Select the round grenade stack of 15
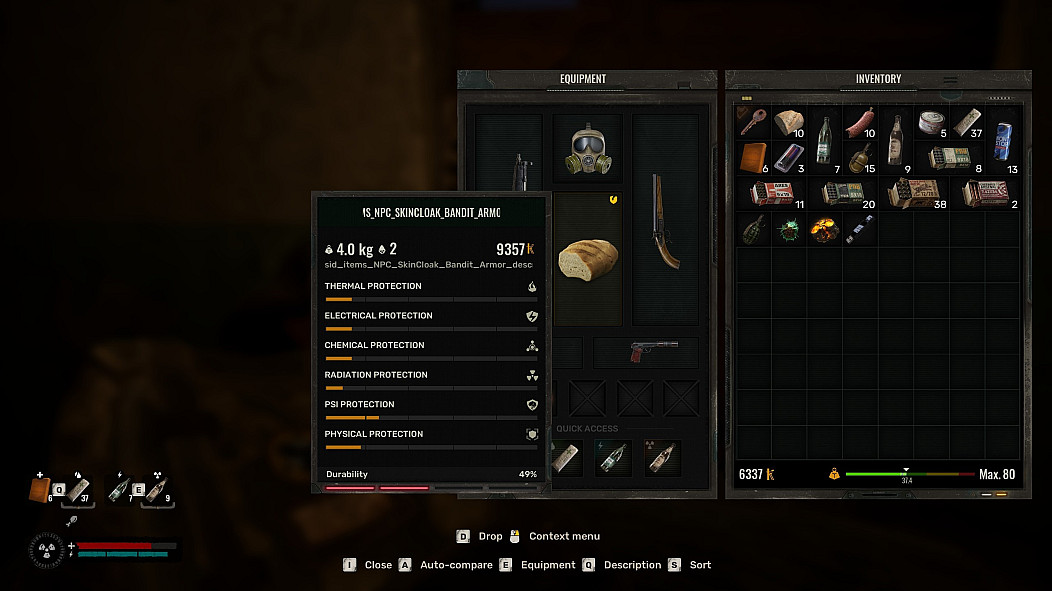The height and width of the screenshot is (591, 1052). (860, 158)
